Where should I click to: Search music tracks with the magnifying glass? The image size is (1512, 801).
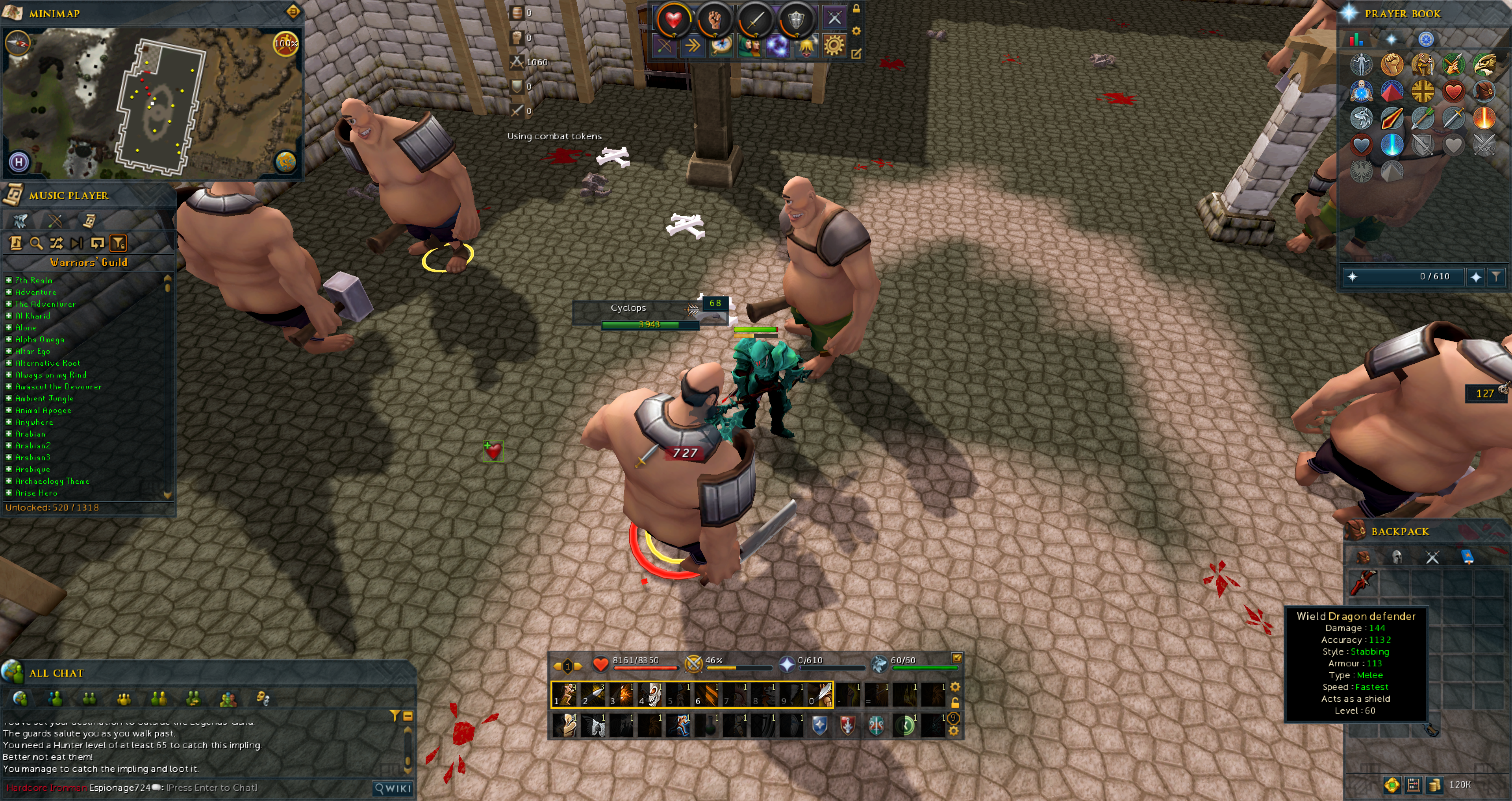[36, 243]
